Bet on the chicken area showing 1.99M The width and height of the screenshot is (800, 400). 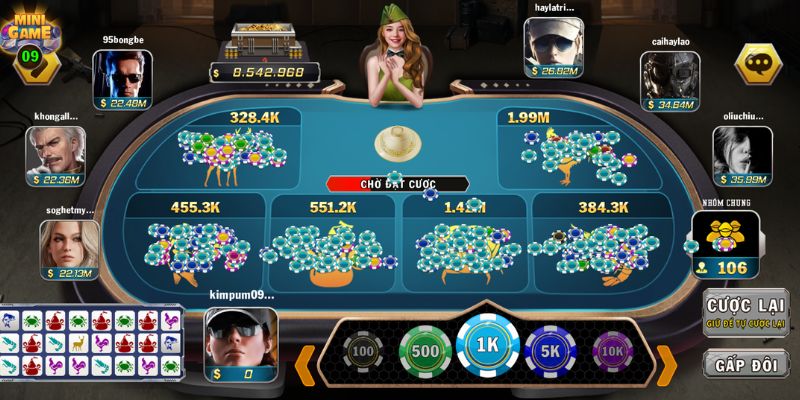point(568,150)
